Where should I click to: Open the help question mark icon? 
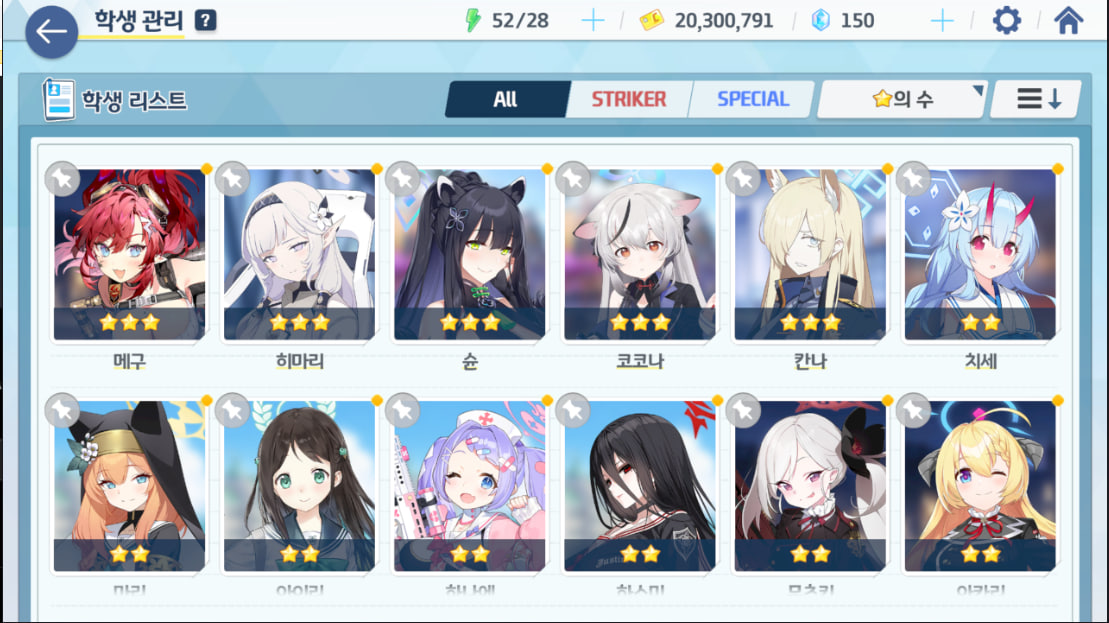point(205,20)
